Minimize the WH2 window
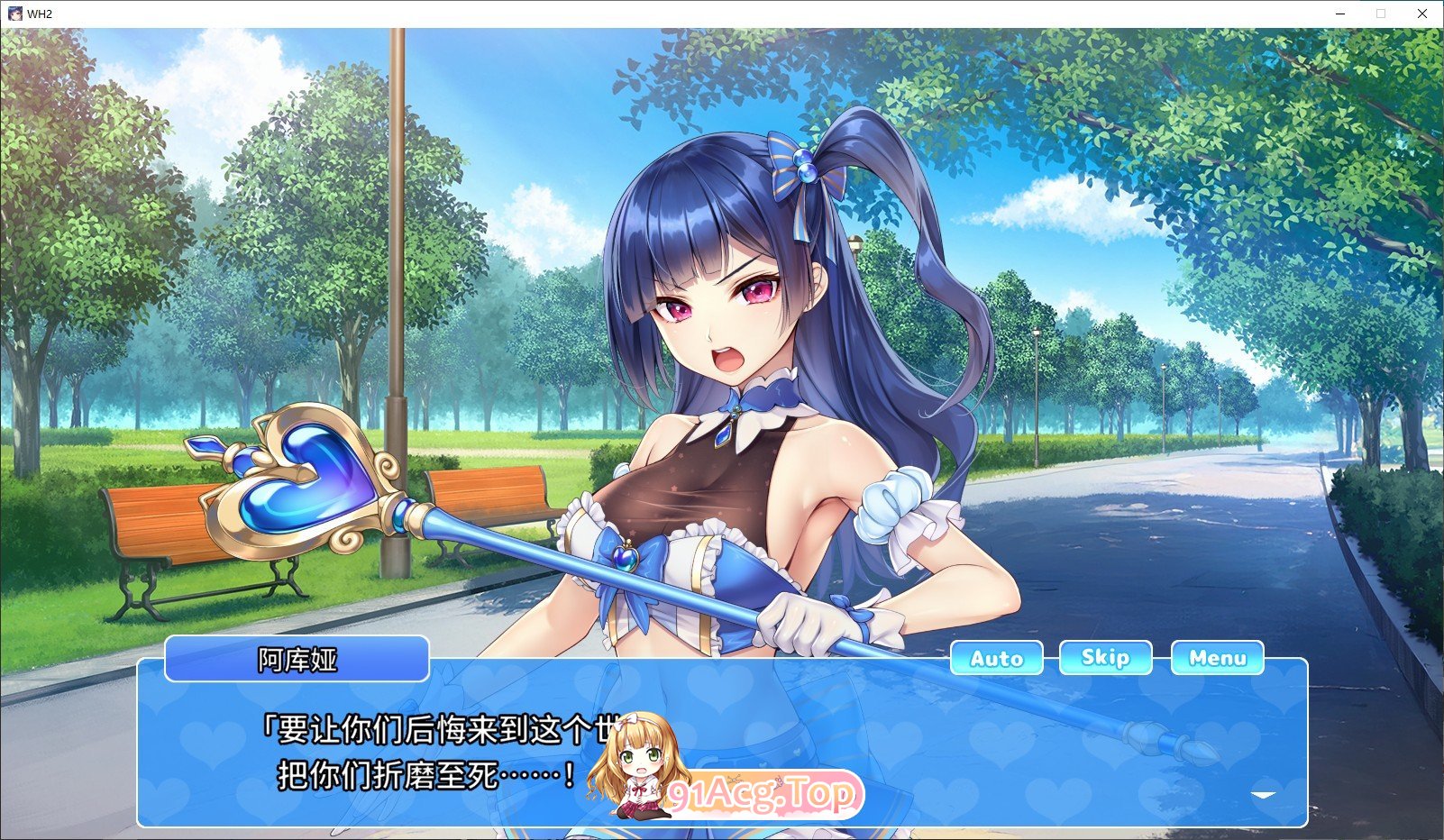The image size is (1444, 840). (1340, 14)
